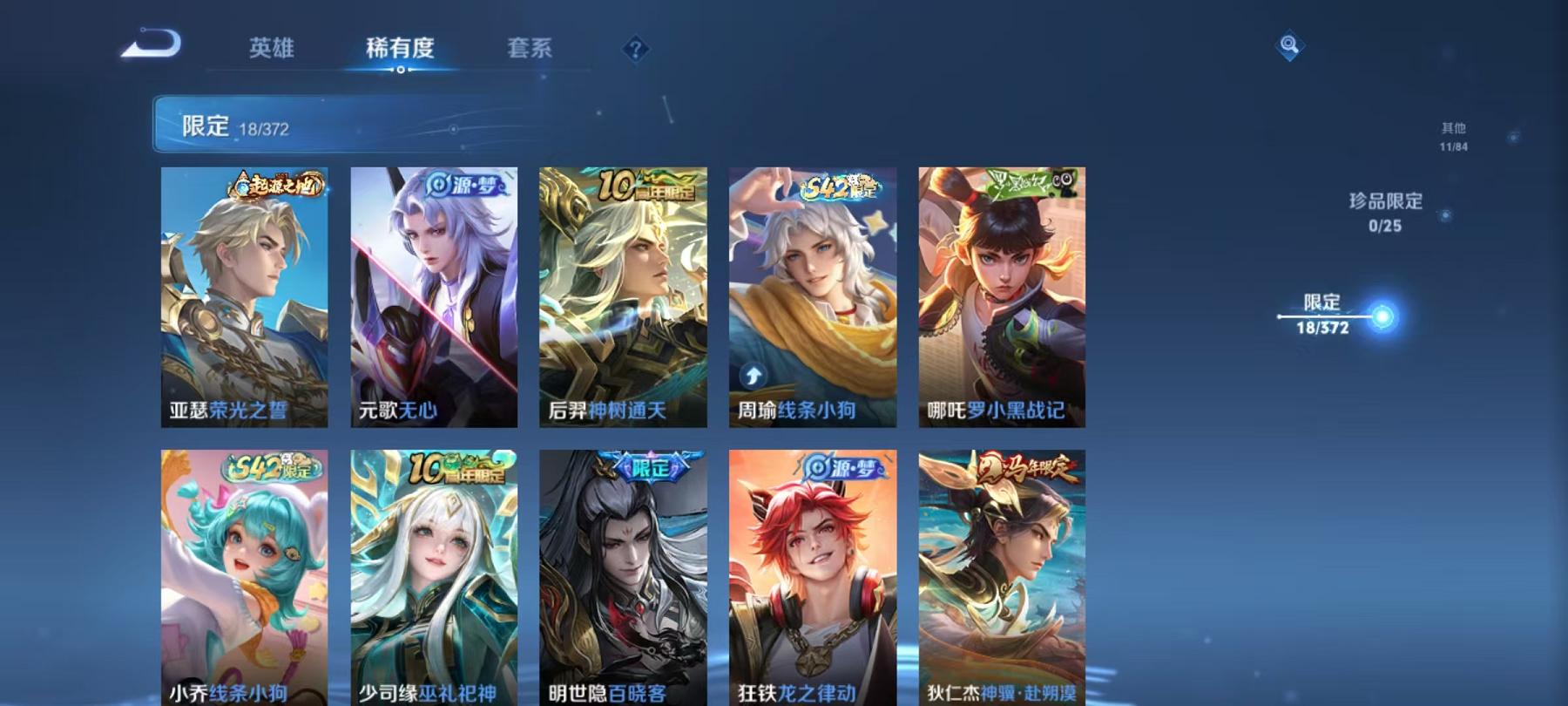The height and width of the screenshot is (706, 1568).
Task: Click the help question mark icon beside the tabs
Action: [636, 49]
